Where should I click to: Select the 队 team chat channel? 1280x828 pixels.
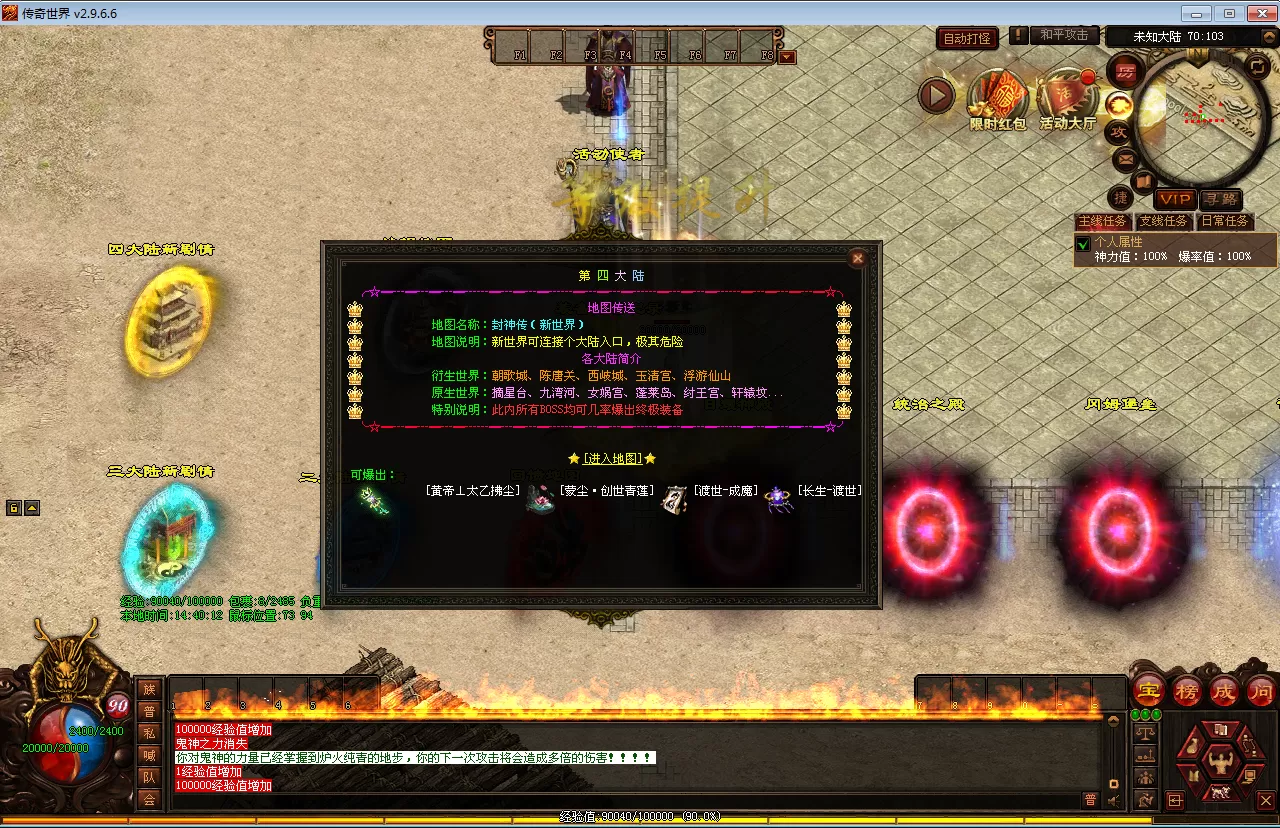(149, 777)
